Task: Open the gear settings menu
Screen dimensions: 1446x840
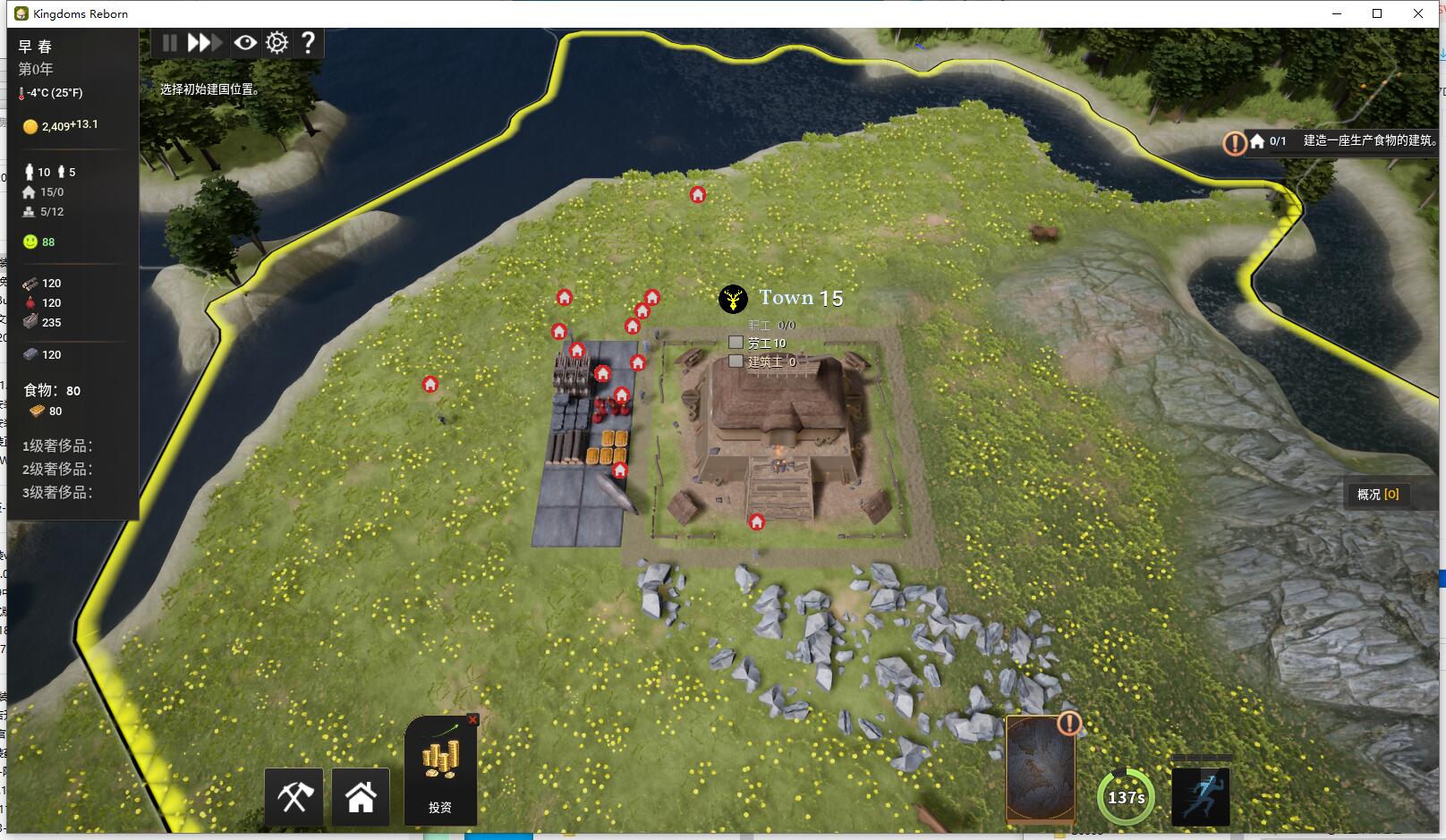Action: click(277, 43)
